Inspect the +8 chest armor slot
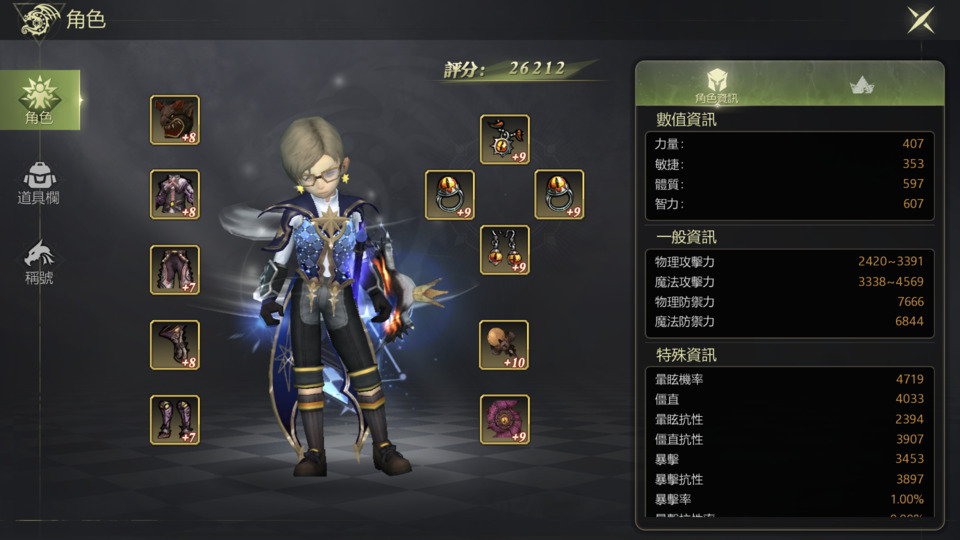960x540 pixels. [175, 195]
